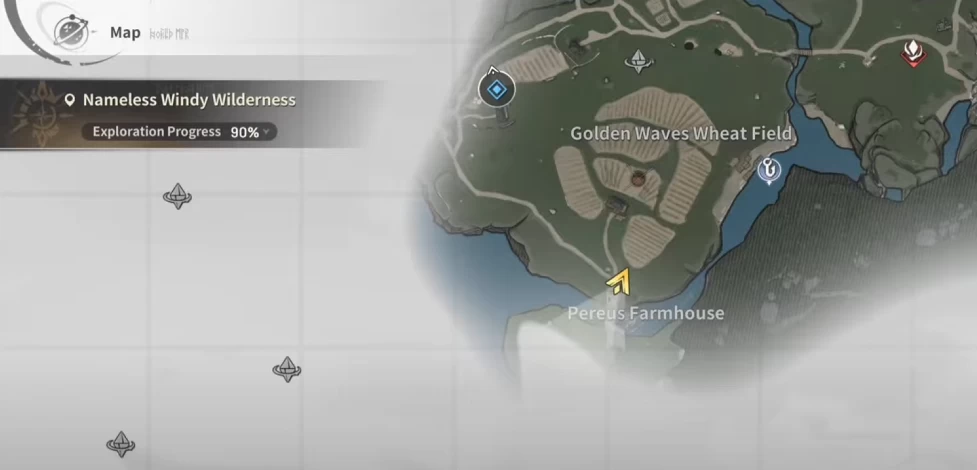Select the blue diamond teleport waypoint marker
The height and width of the screenshot is (470, 977).
pos(495,90)
